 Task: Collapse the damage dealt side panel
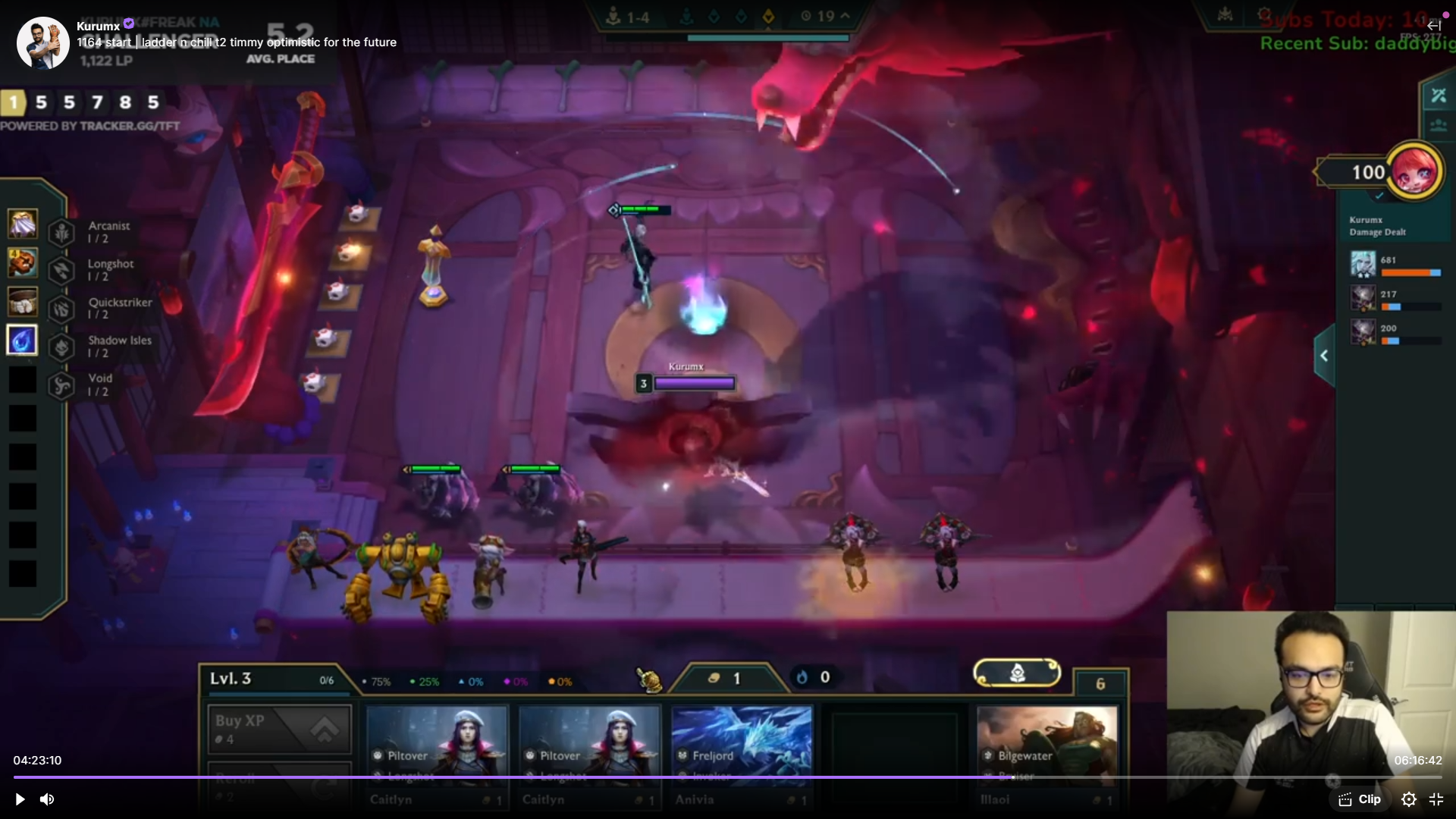[x=1324, y=356]
